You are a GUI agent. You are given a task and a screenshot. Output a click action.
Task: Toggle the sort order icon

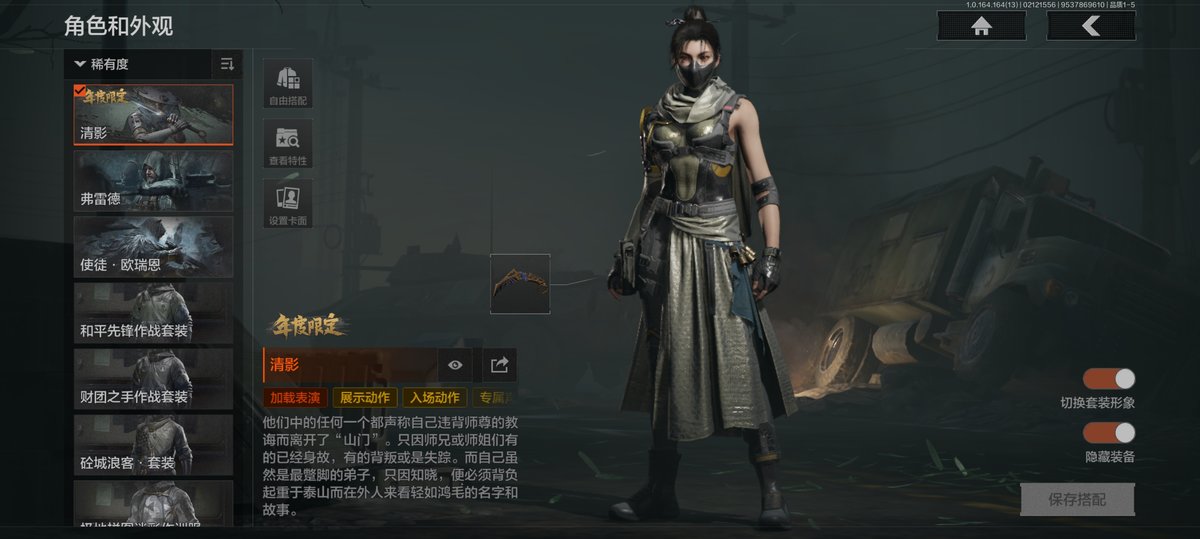pos(227,65)
